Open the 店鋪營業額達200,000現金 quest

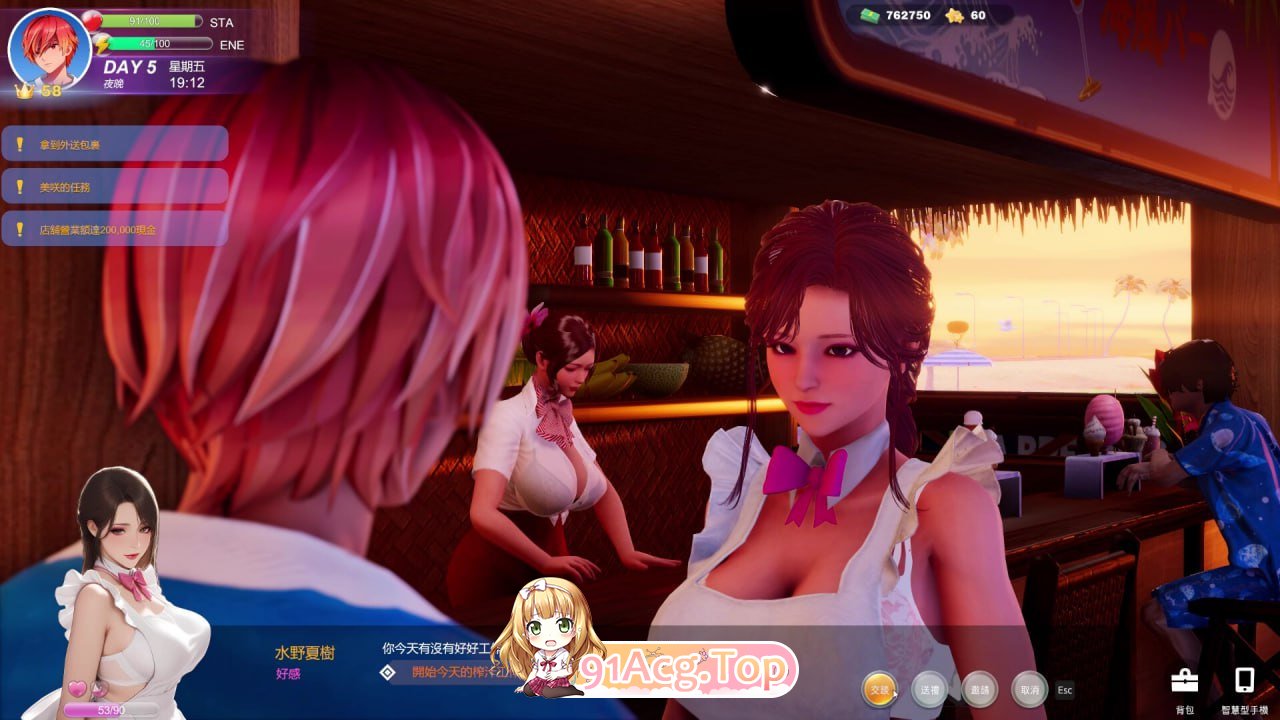click(x=115, y=229)
